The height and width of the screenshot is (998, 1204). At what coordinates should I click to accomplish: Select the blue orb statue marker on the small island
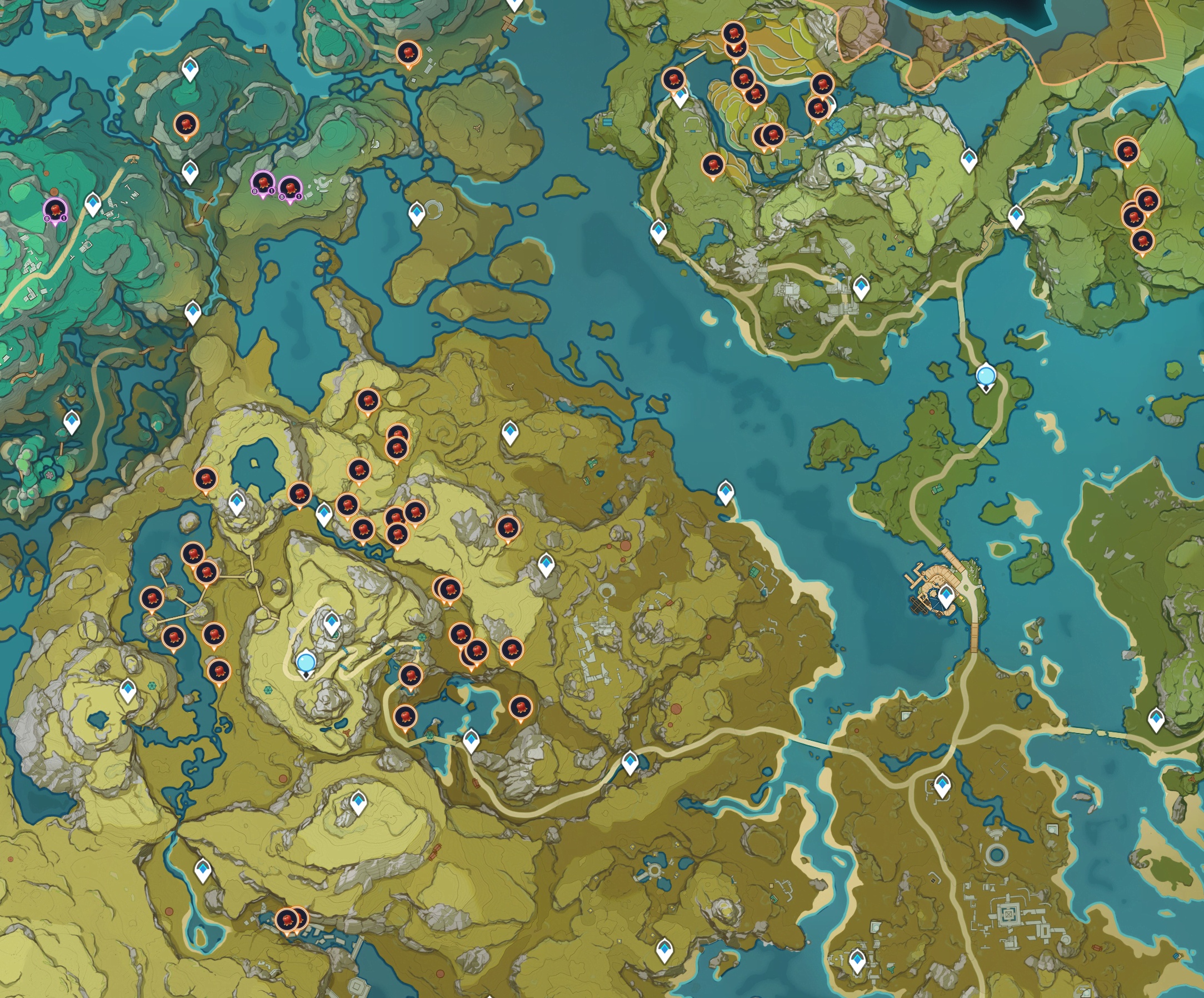[x=986, y=376]
